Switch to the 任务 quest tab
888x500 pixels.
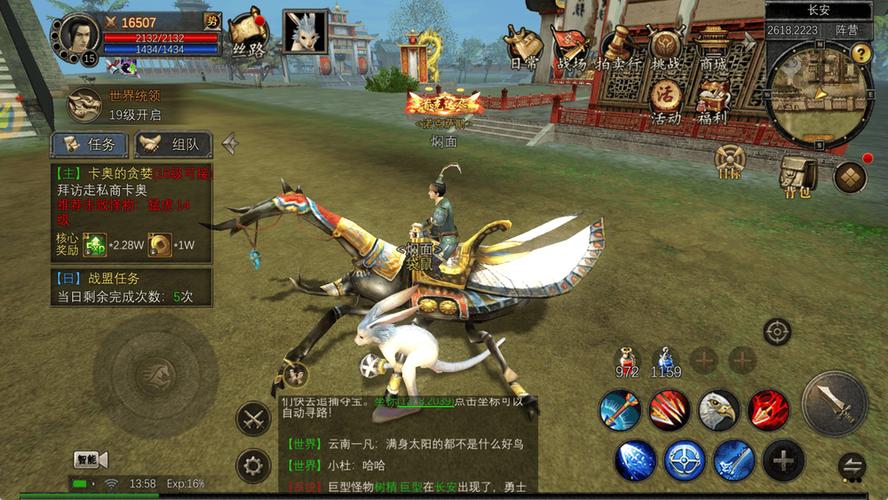(90, 144)
